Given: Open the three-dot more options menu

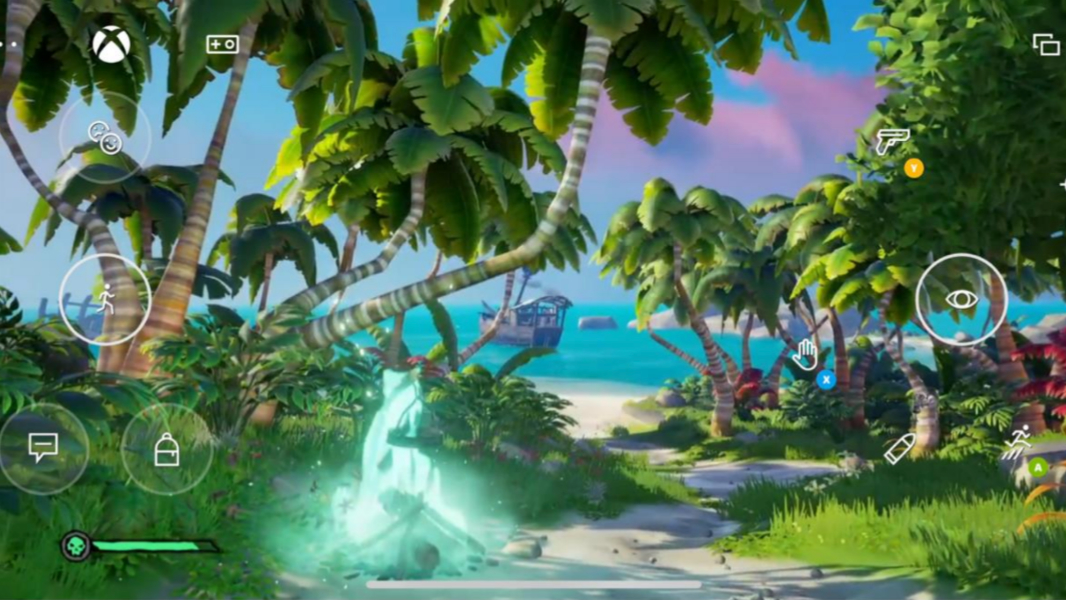Looking at the screenshot, I should click(8, 45).
